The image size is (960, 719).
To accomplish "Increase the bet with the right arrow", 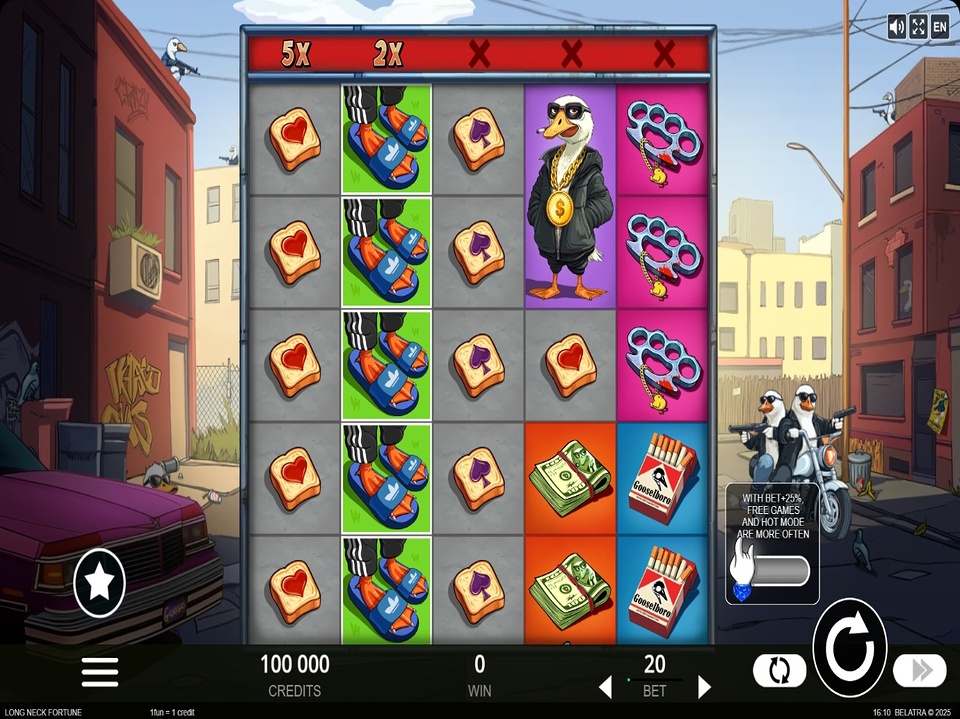I will [704, 687].
